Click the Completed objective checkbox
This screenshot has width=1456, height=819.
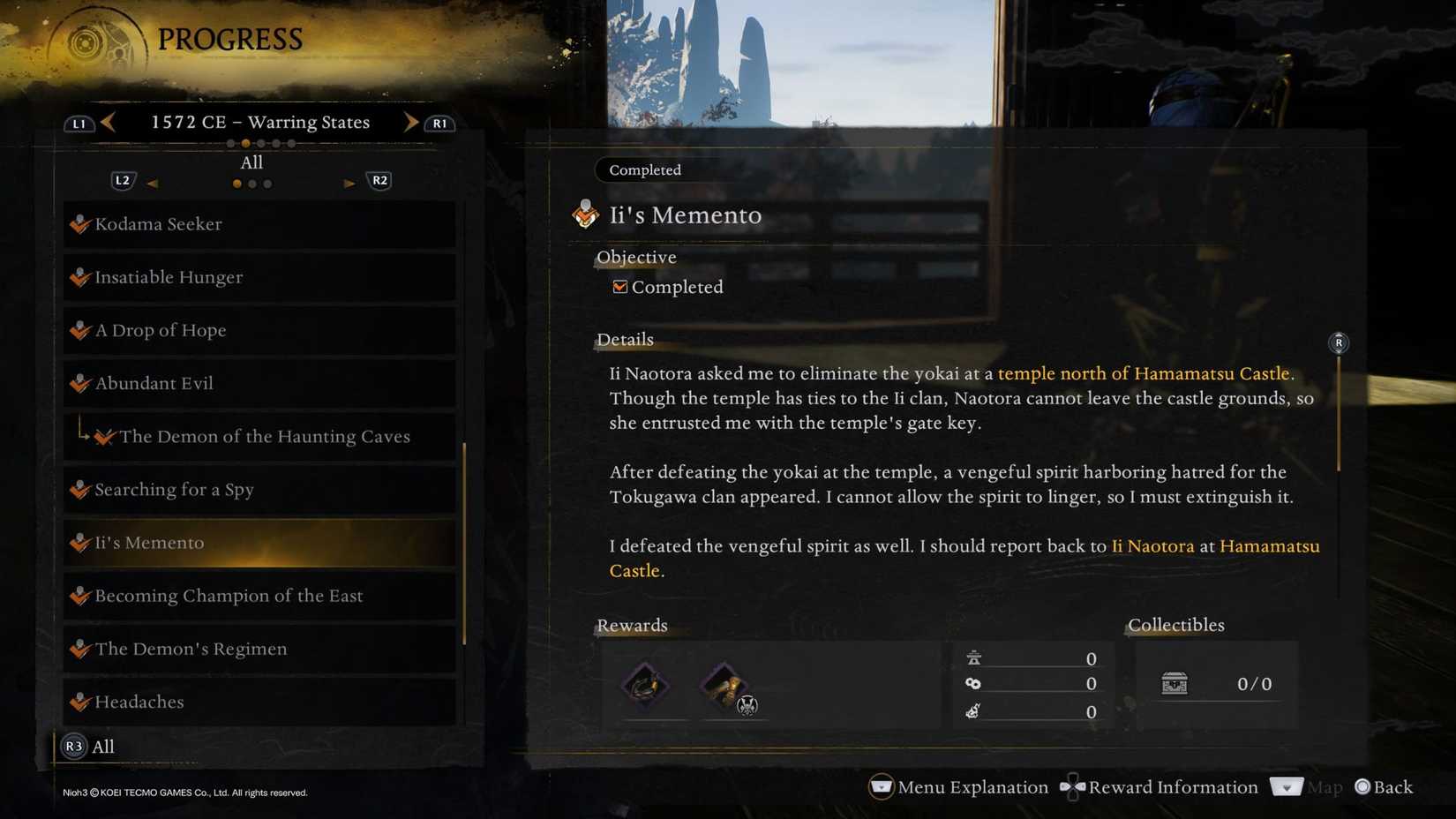(x=619, y=286)
